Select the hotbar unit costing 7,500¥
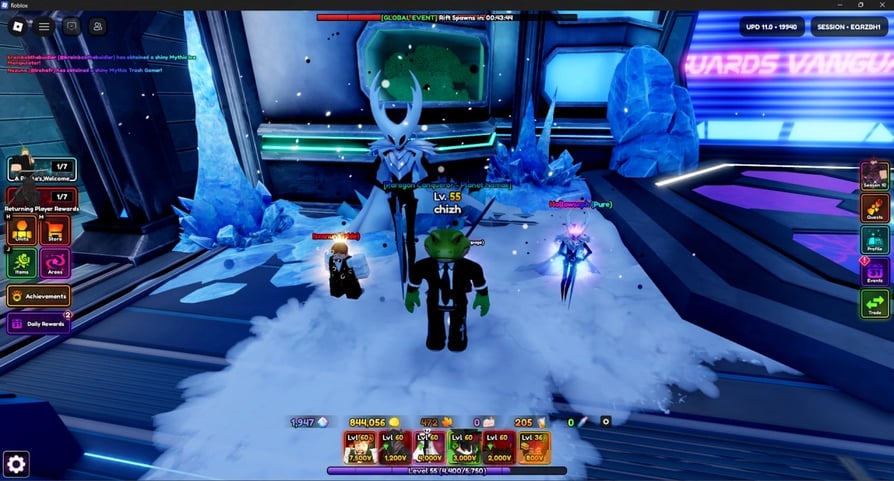 pyautogui.click(x=361, y=448)
